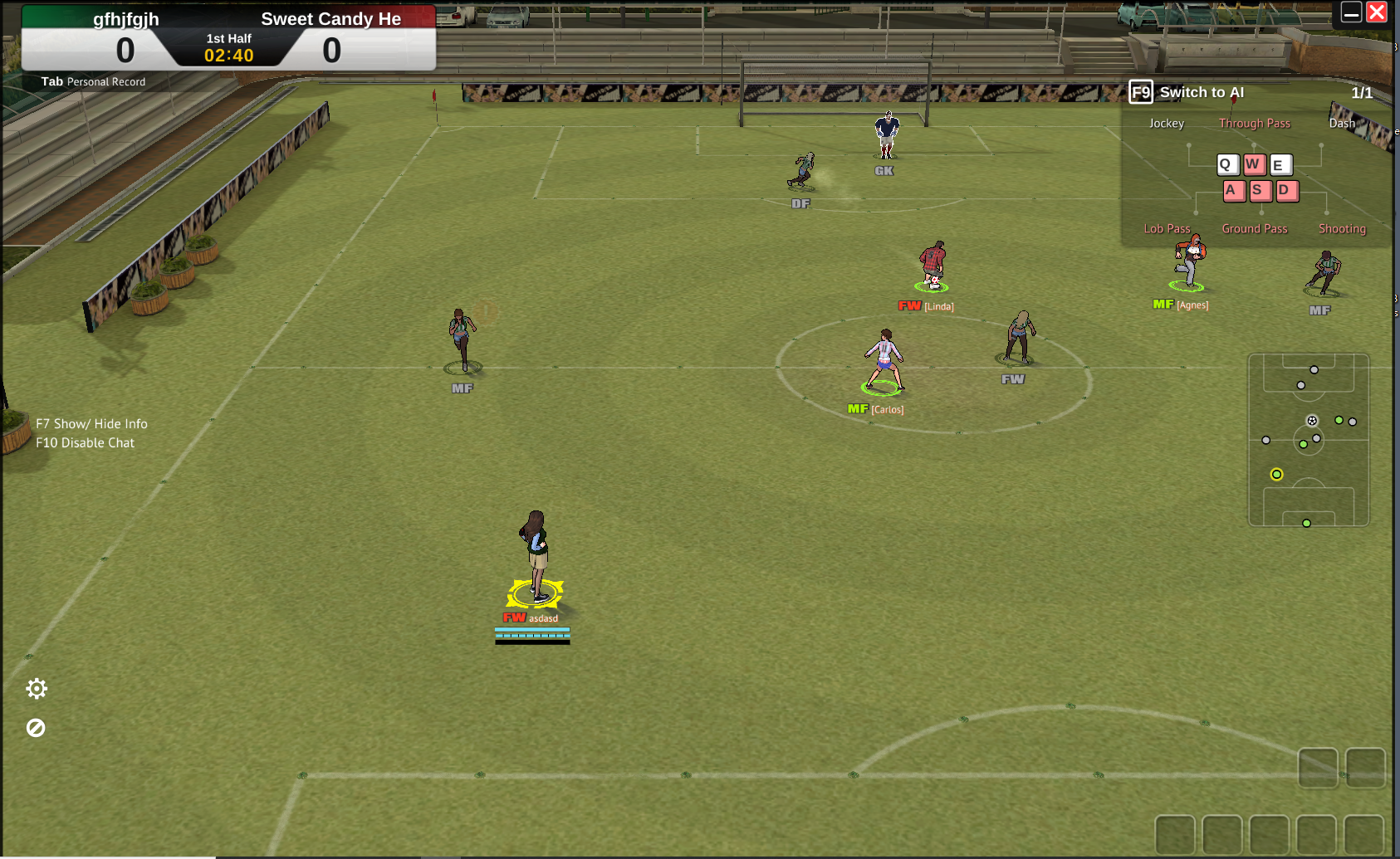Collapse the minimap radar panel
Screen dimensions: 1400x859
tap(1308, 441)
